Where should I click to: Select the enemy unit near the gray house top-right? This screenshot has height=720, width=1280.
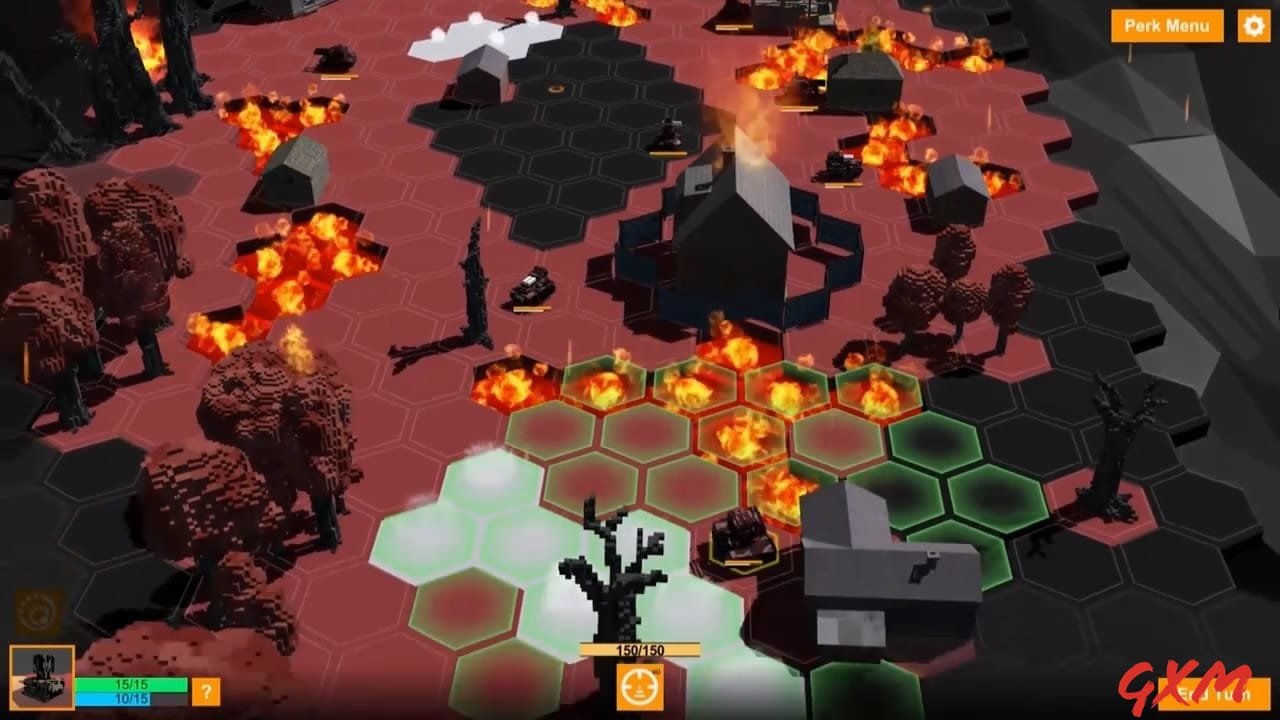[x=836, y=166]
